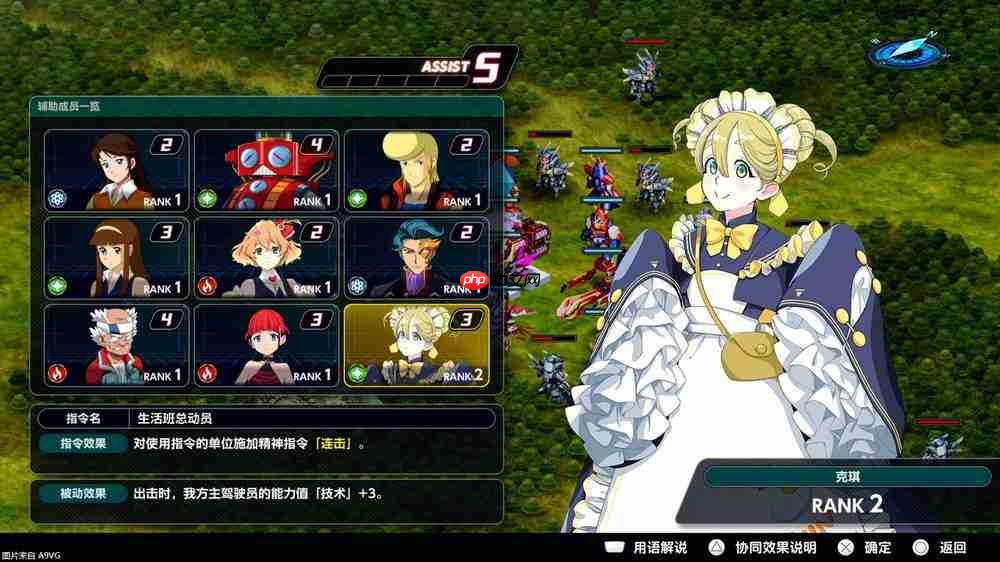Viewport: 1000px width, 562px height.
Task: Select the blue-haired masked man card
Action: [416, 258]
